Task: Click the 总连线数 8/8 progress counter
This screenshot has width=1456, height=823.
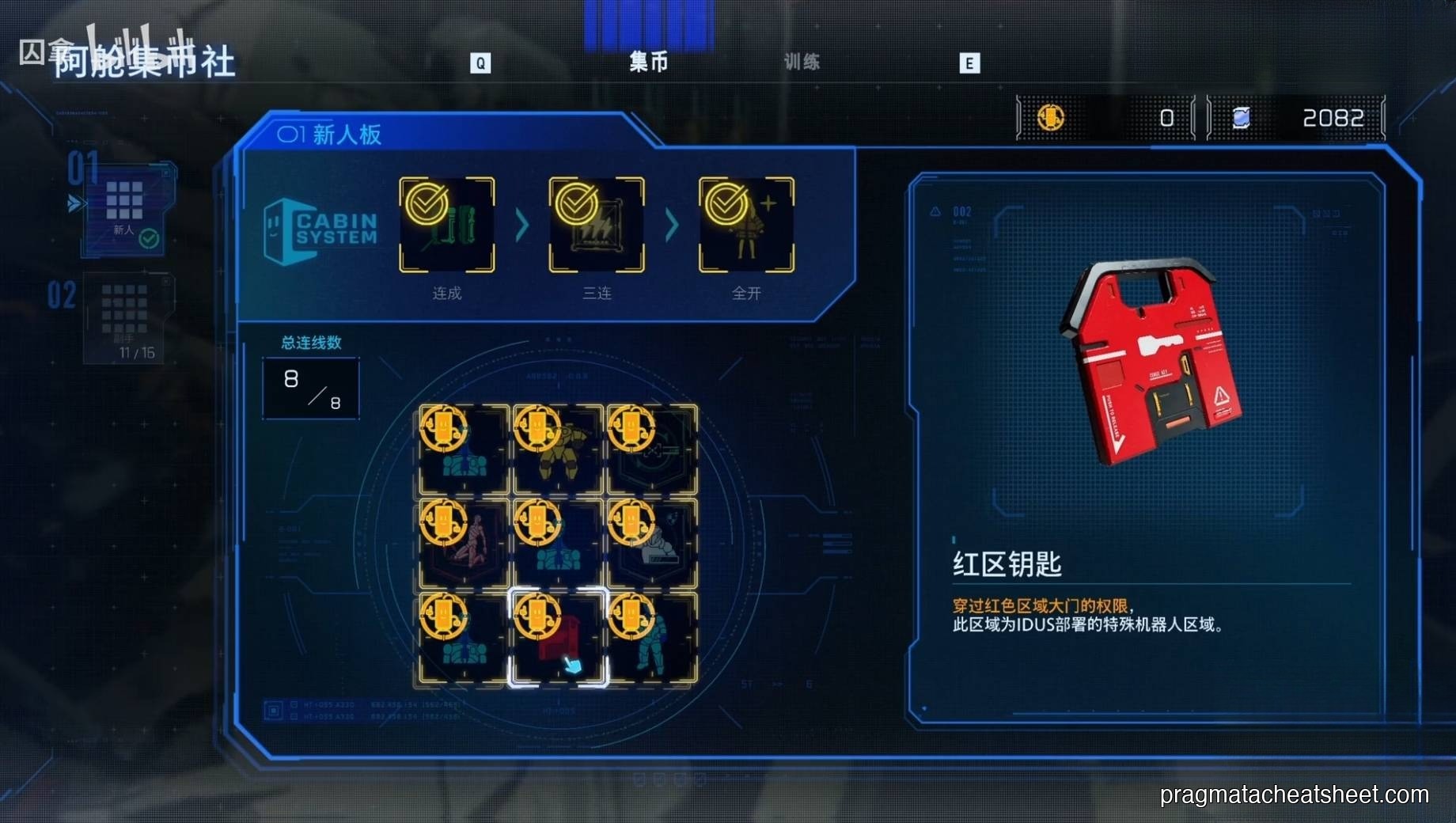Action: (x=310, y=387)
